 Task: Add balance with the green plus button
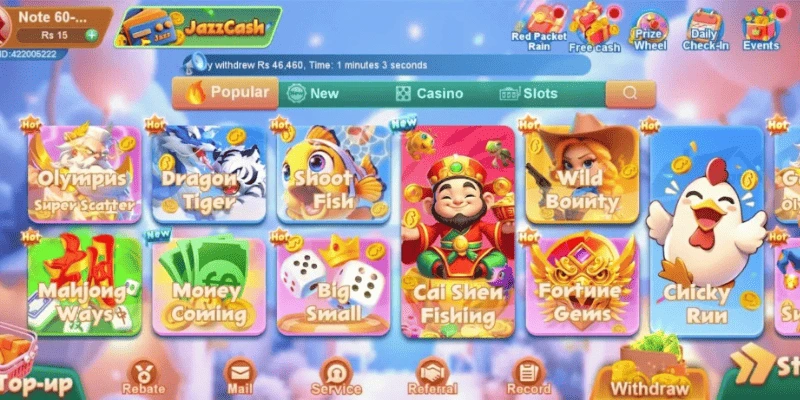click(92, 35)
